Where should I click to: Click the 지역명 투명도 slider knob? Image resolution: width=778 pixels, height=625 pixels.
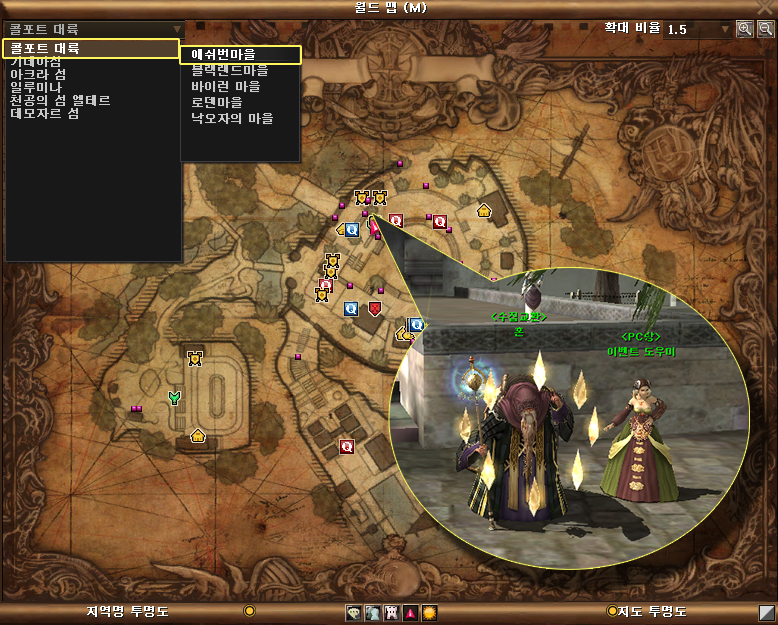pyautogui.click(x=249, y=611)
